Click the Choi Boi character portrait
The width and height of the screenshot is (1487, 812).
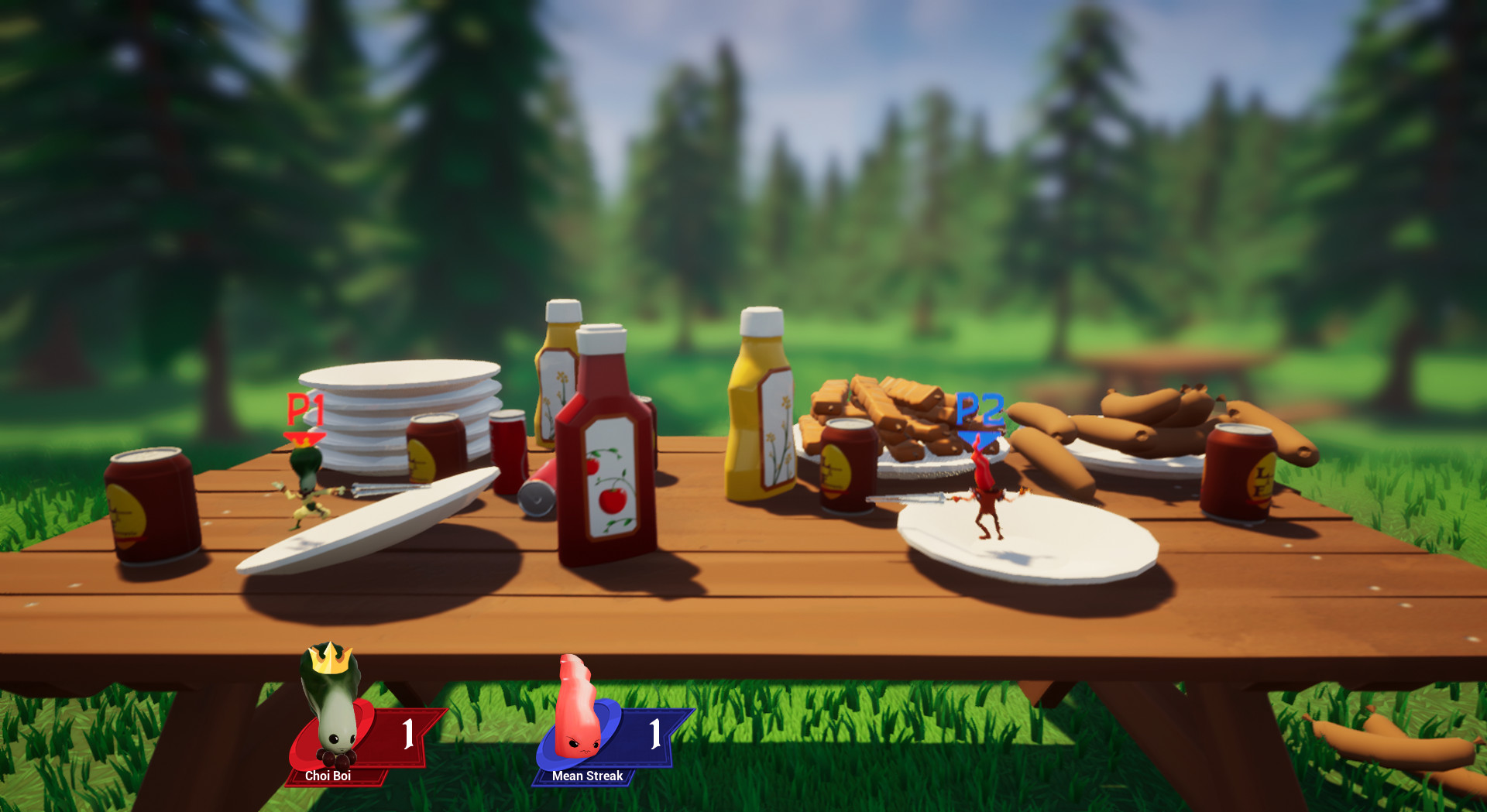click(333, 716)
